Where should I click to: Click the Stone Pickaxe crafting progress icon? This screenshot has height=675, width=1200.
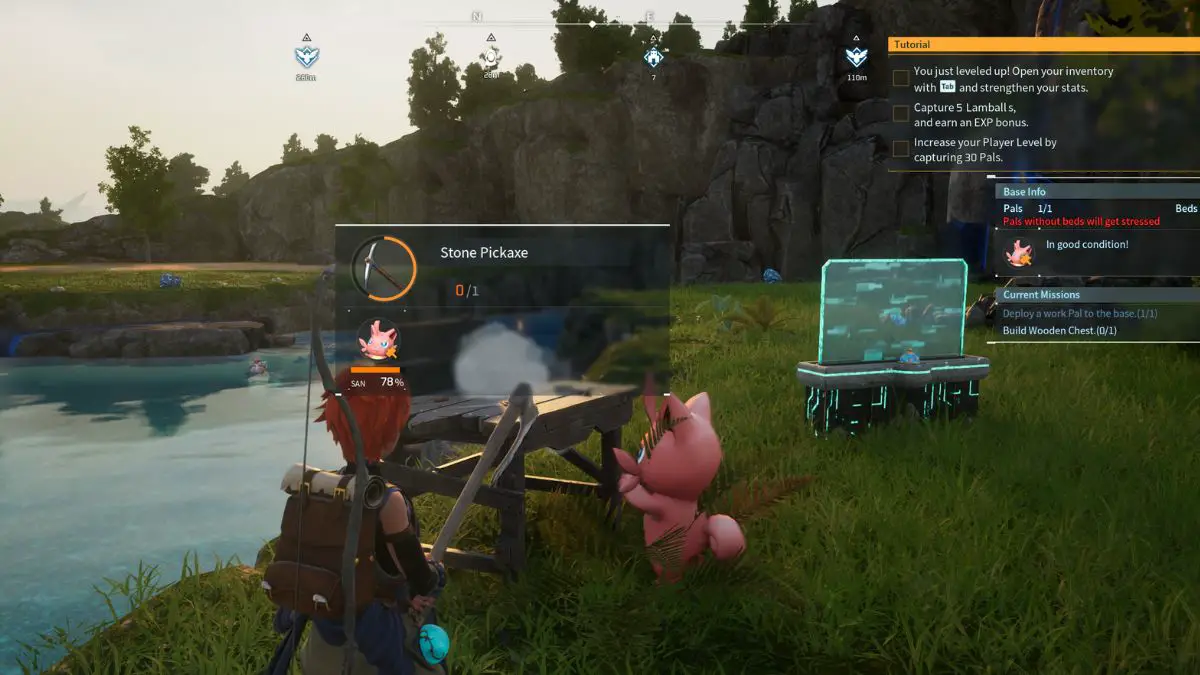(384, 268)
